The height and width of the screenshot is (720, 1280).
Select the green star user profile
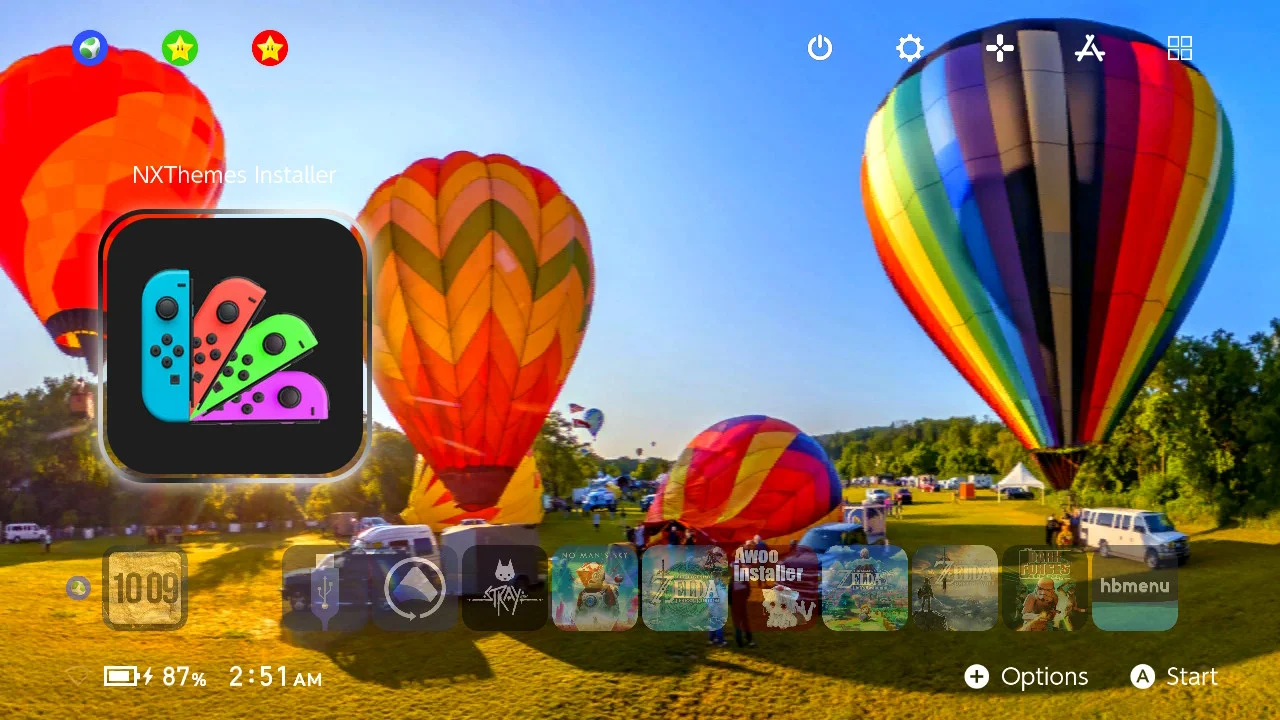[x=180, y=47]
